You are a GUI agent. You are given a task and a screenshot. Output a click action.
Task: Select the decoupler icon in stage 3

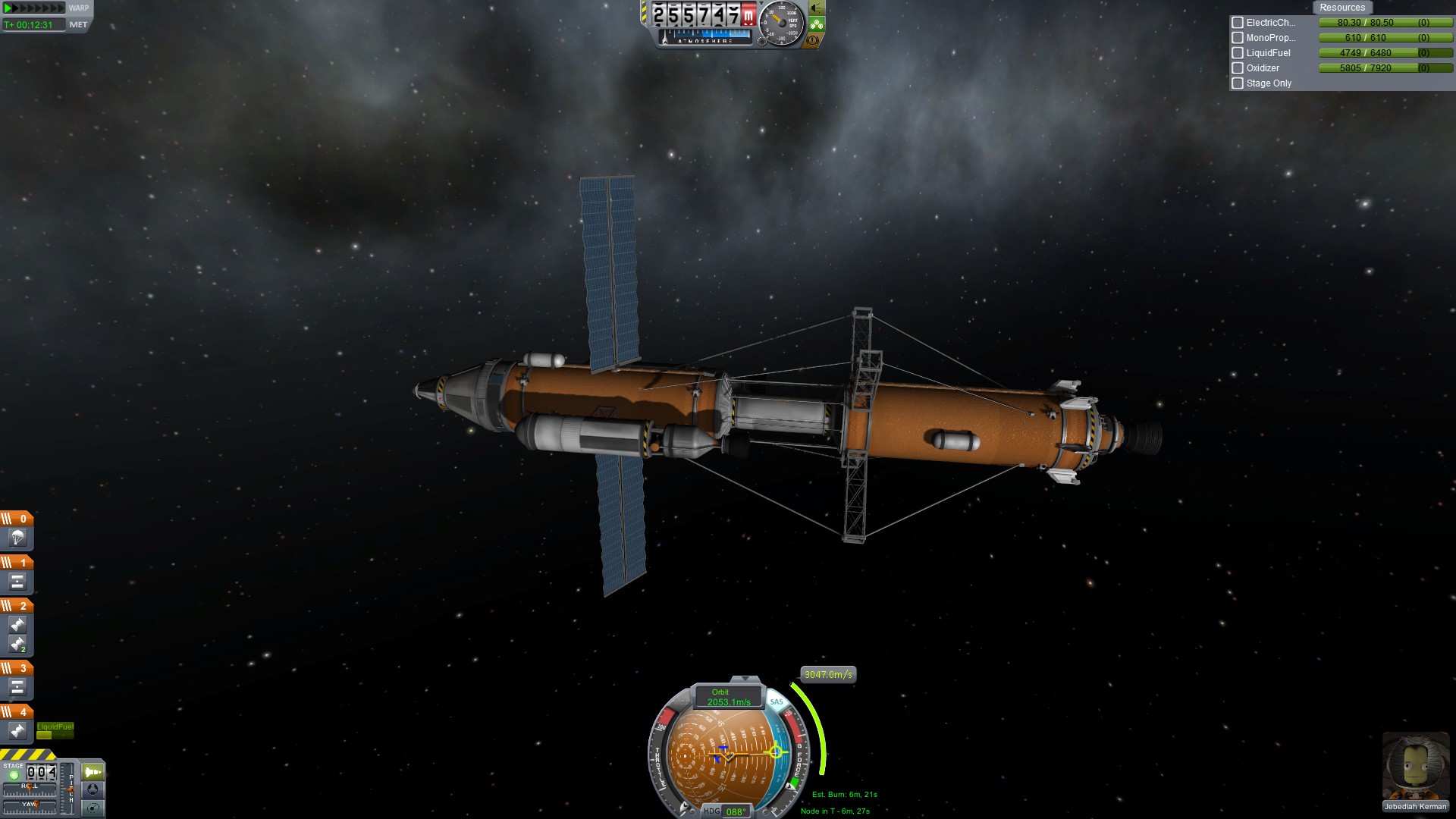[x=17, y=688]
